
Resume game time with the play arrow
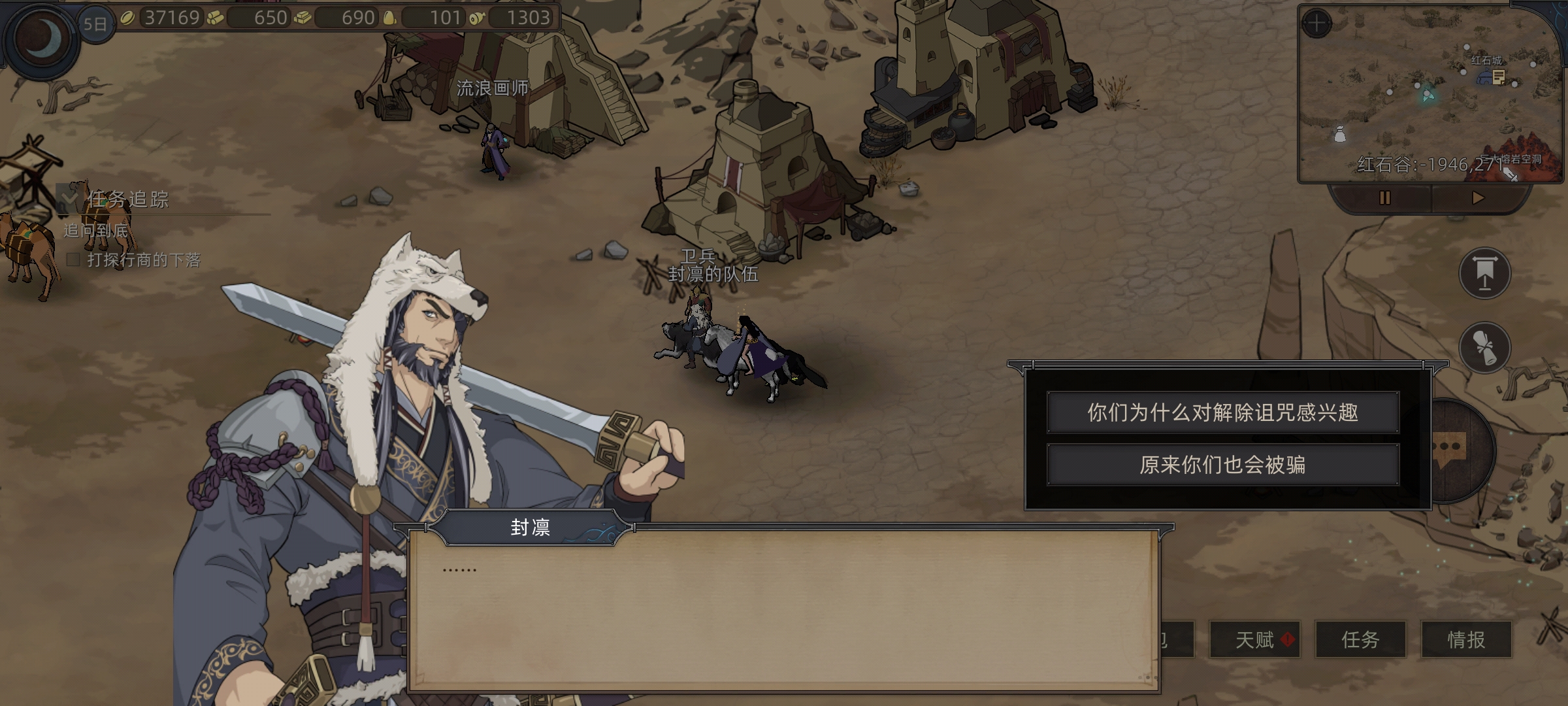(x=1478, y=198)
